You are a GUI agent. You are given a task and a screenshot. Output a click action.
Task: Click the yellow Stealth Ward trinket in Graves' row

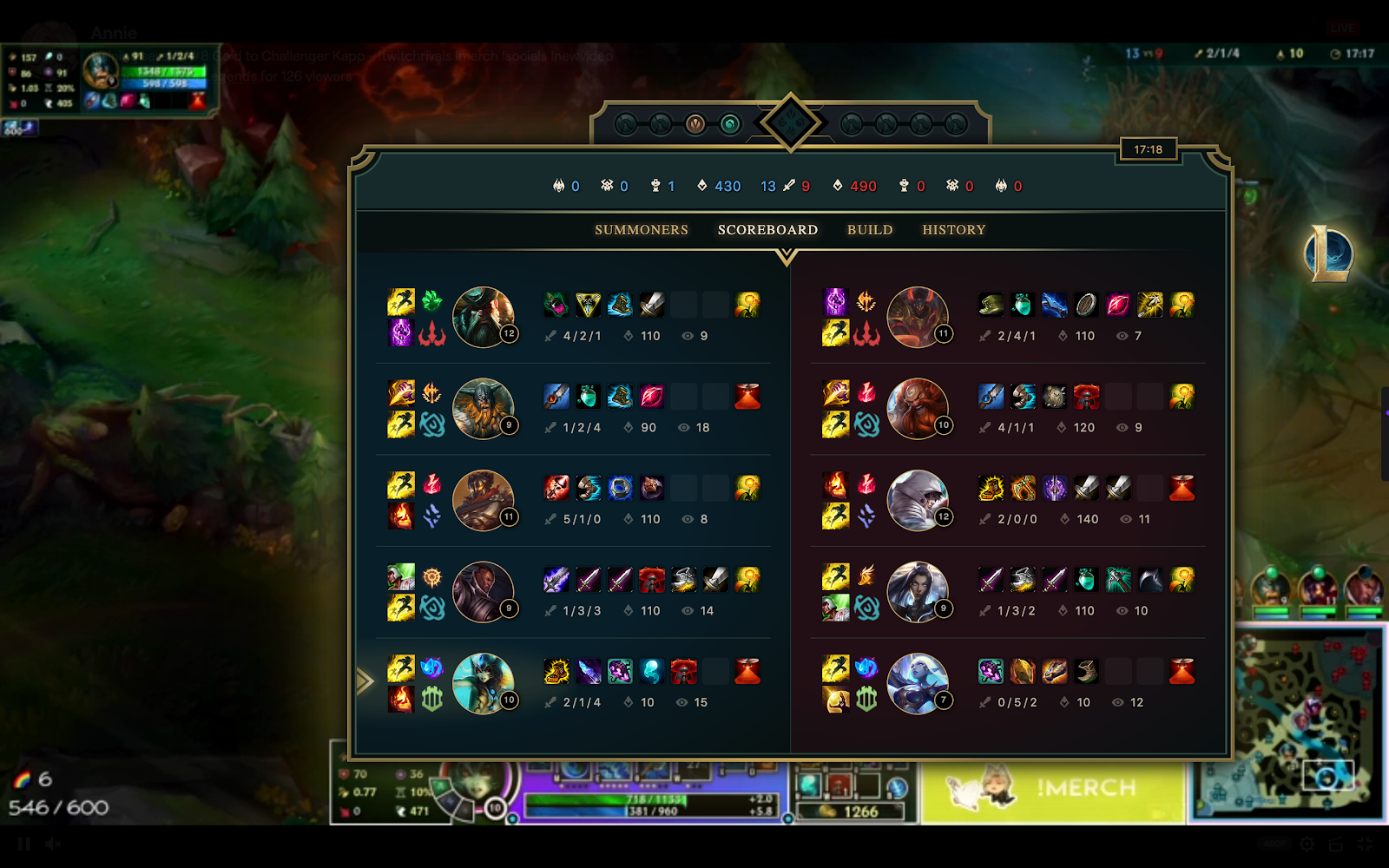(749, 303)
